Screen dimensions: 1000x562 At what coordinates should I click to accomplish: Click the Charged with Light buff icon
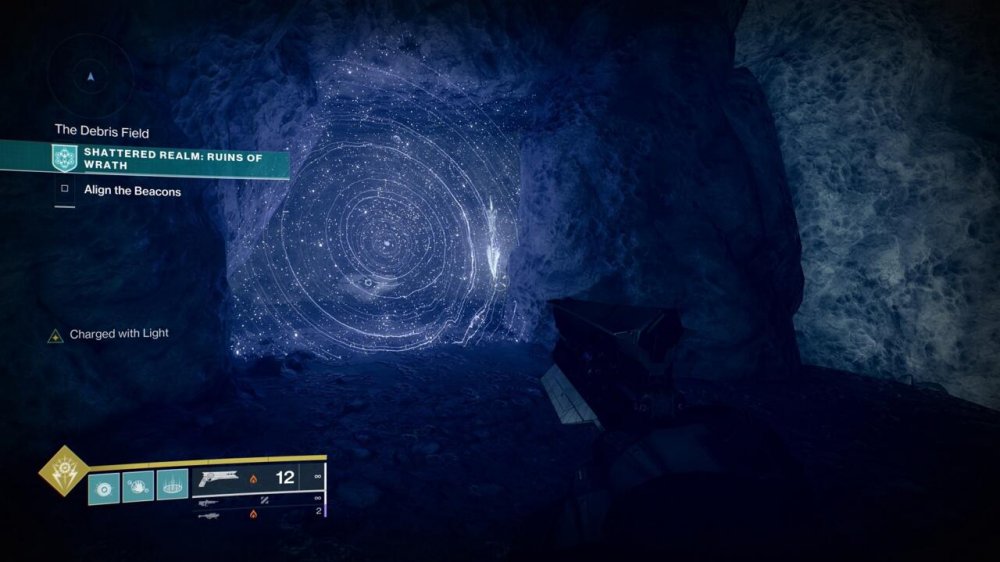(x=56, y=335)
